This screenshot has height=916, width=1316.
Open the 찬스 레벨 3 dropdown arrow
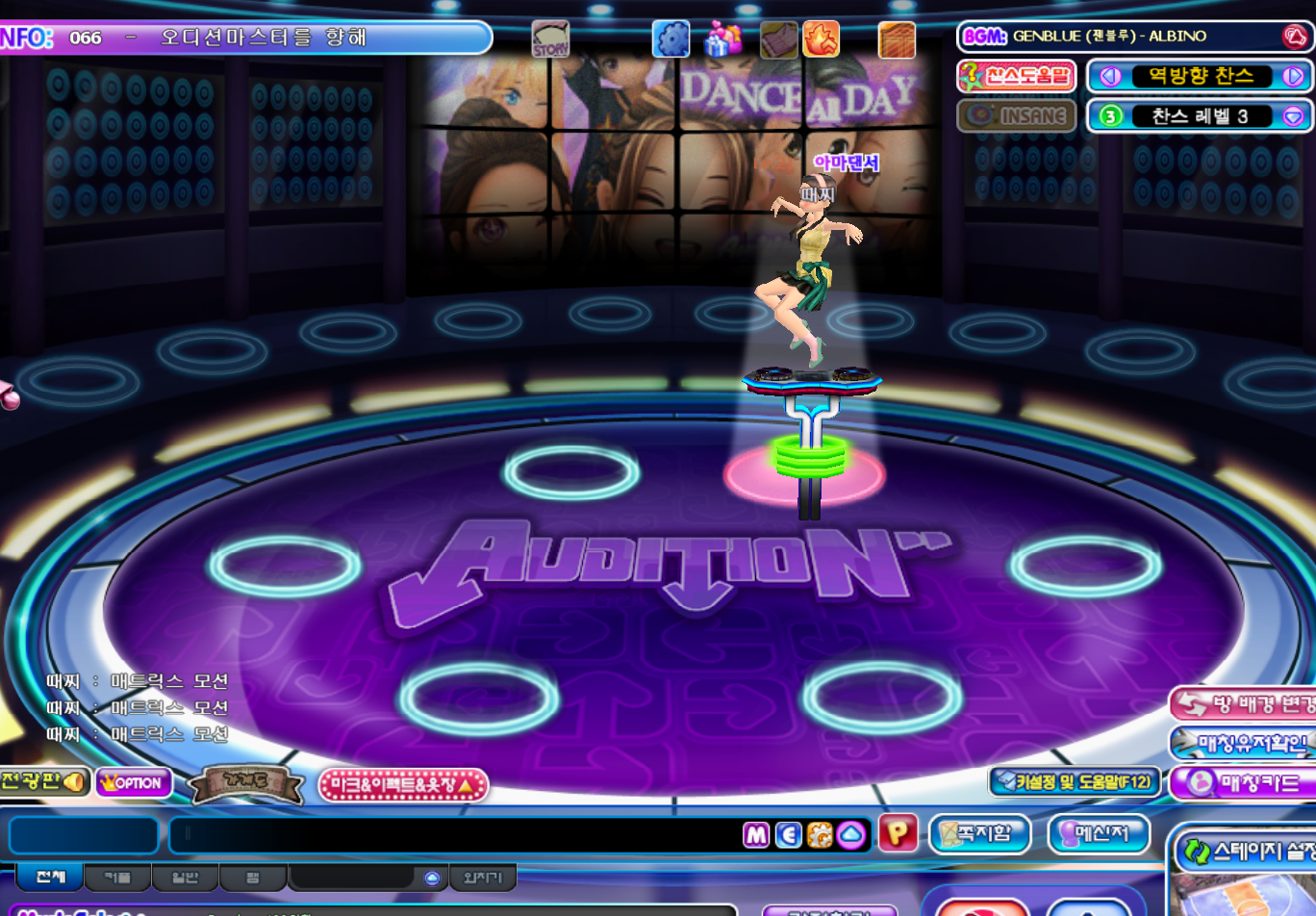[1293, 116]
